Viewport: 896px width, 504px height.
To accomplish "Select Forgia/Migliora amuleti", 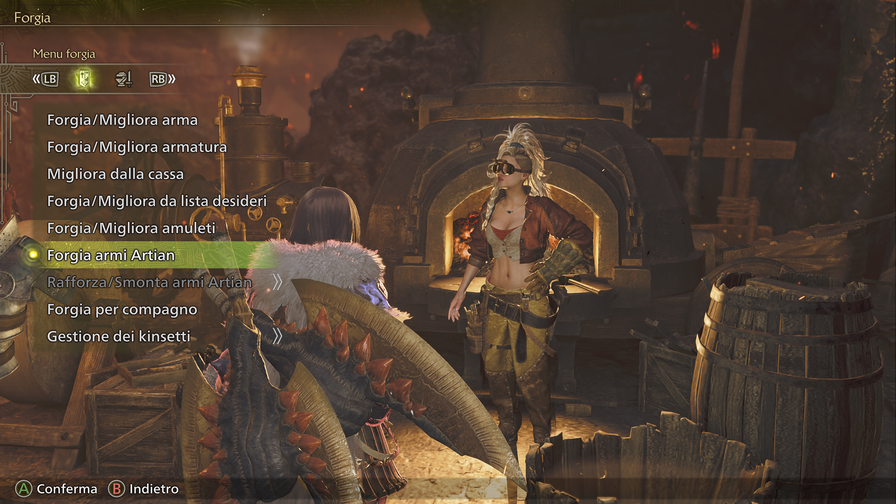I will 131,228.
